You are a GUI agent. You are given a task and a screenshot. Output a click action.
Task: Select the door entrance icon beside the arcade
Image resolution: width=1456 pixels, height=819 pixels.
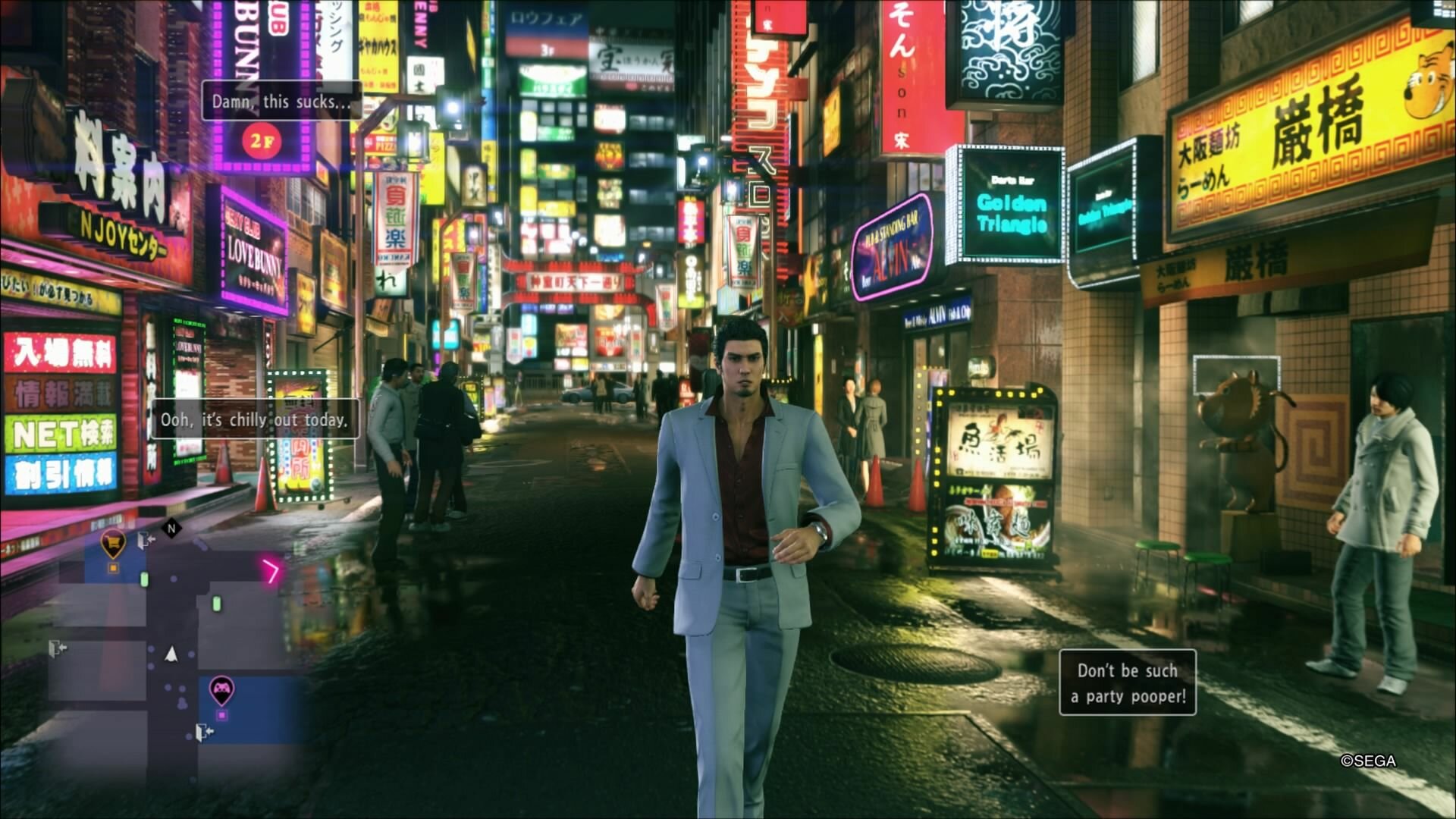(x=204, y=732)
